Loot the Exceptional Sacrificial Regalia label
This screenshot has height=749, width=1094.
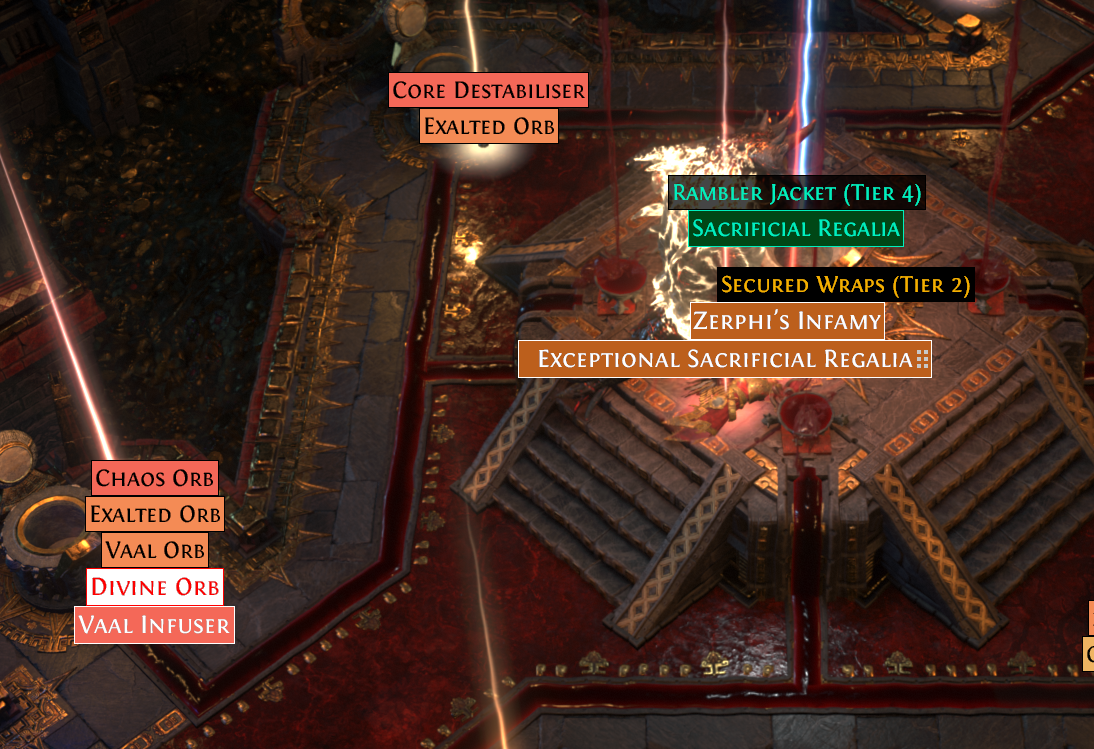point(724,359)
